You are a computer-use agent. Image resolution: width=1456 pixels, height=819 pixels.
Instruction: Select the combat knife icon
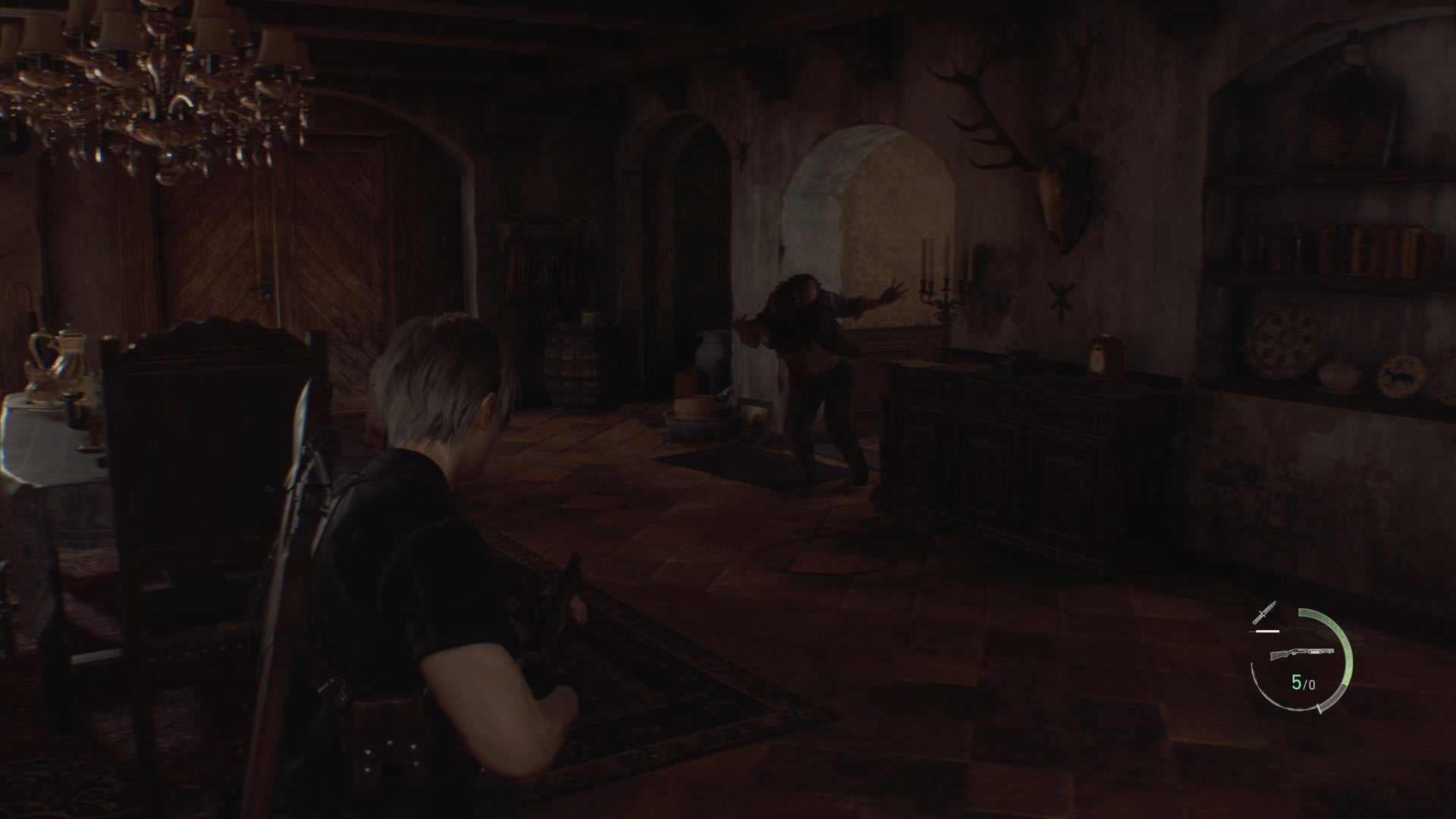pyautogui.click(x=1264, y=613)
